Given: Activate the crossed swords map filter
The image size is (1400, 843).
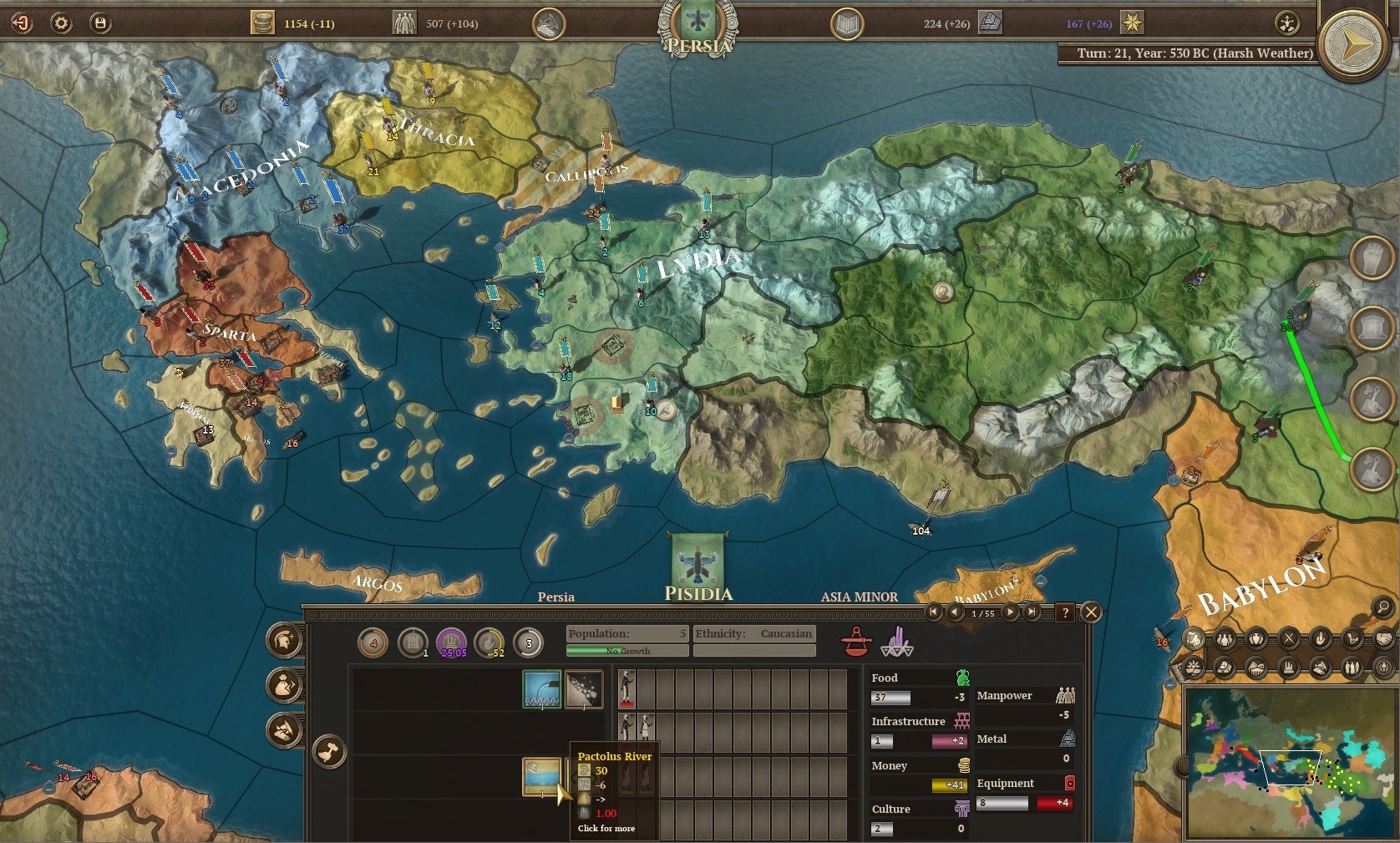Looking at the screenshot, I should click(x=1289, y=639).
